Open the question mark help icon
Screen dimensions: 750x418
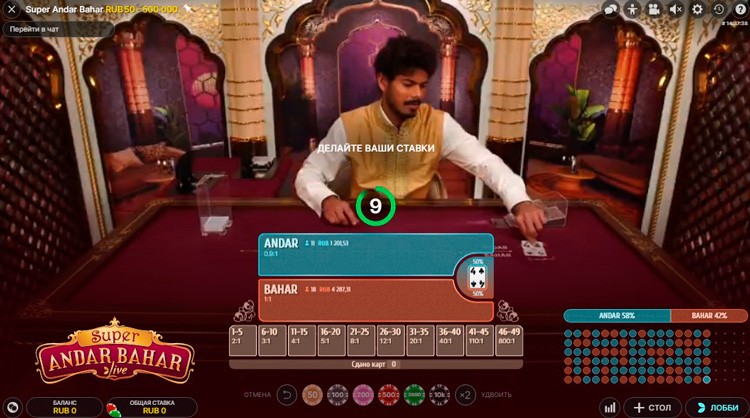point(740,9)
